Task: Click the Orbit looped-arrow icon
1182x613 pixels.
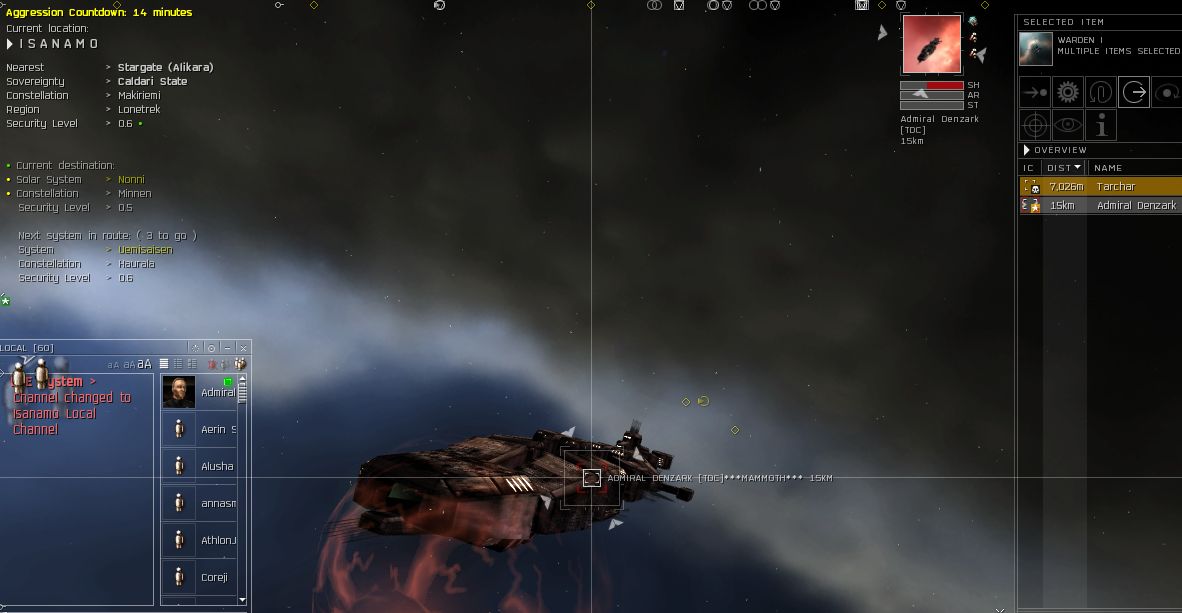Action: (1101, 93)
